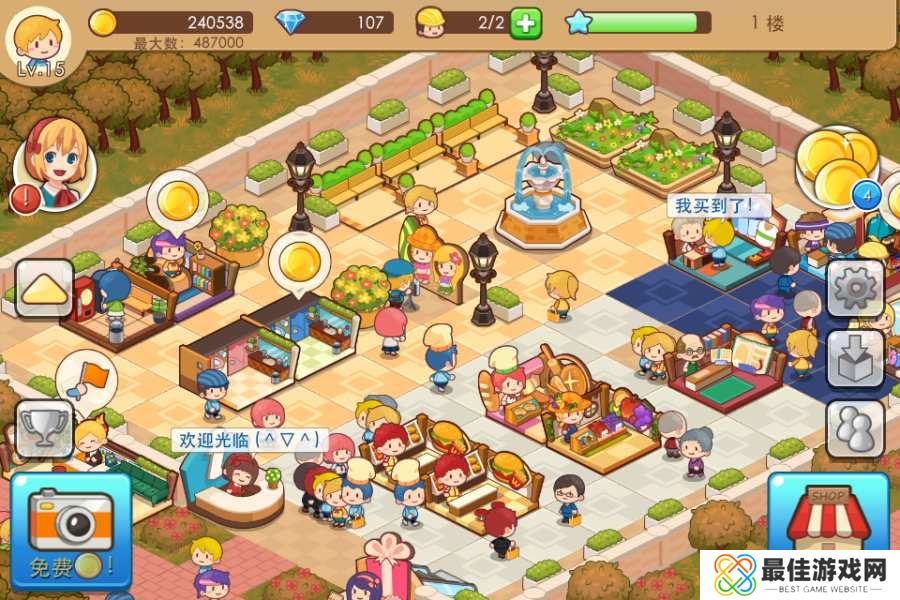Collect coin bubble above the blue shop
This screenshot has height=600, width=900.
pyautogui.click(x=299, y=261)
